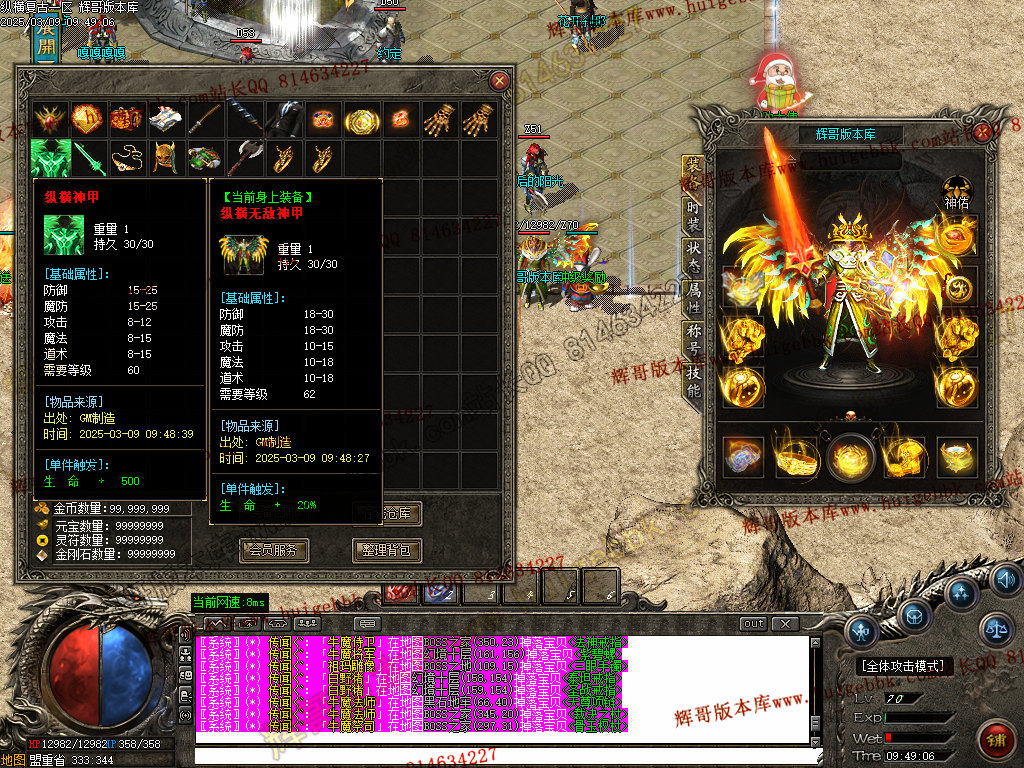Viewport: 1024px width, 768px height.
Task: Click 整理背包 to sort the bag
Action: point(386,550)
